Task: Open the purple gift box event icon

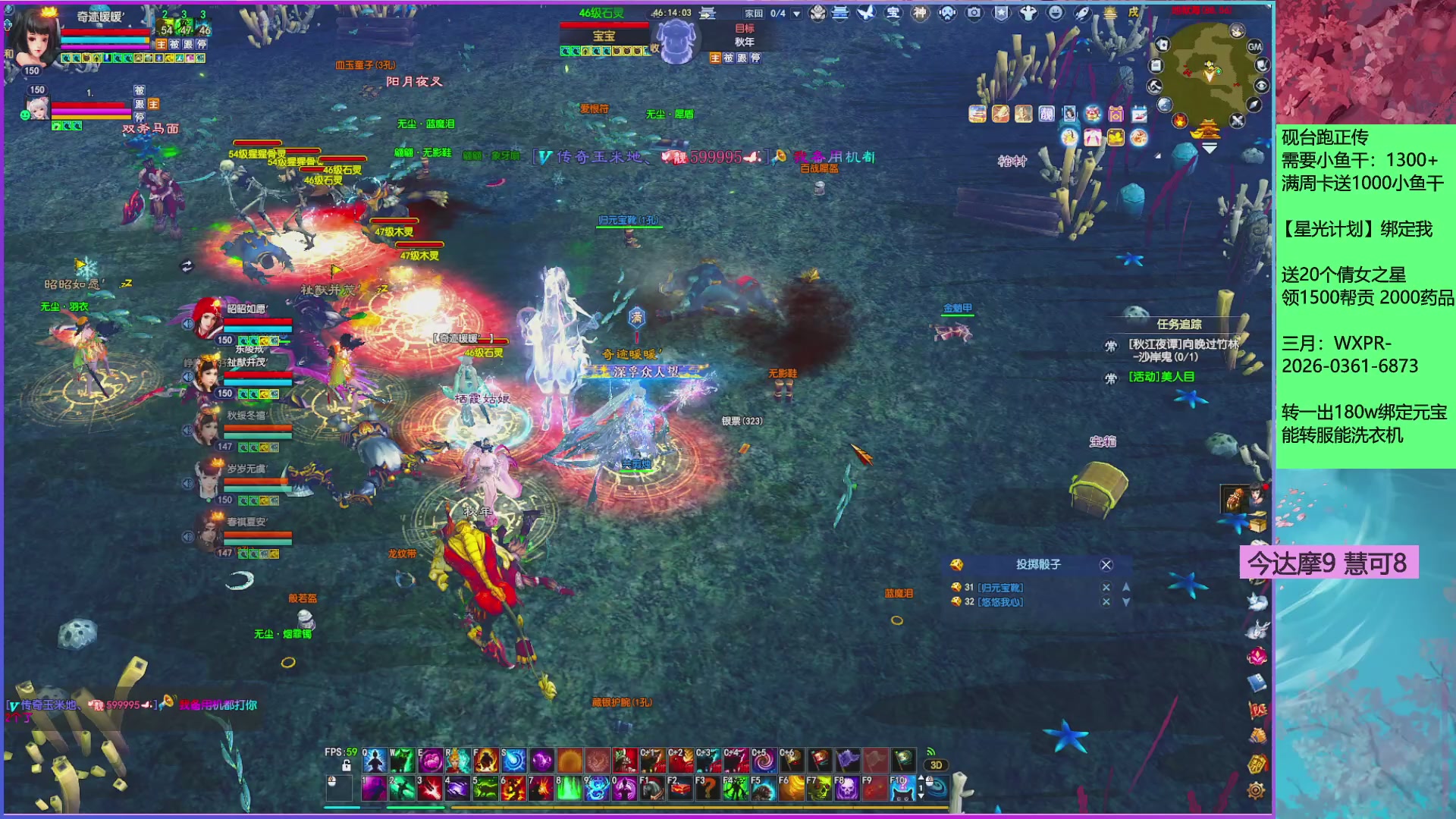Action: click(x=1116, y=115)
